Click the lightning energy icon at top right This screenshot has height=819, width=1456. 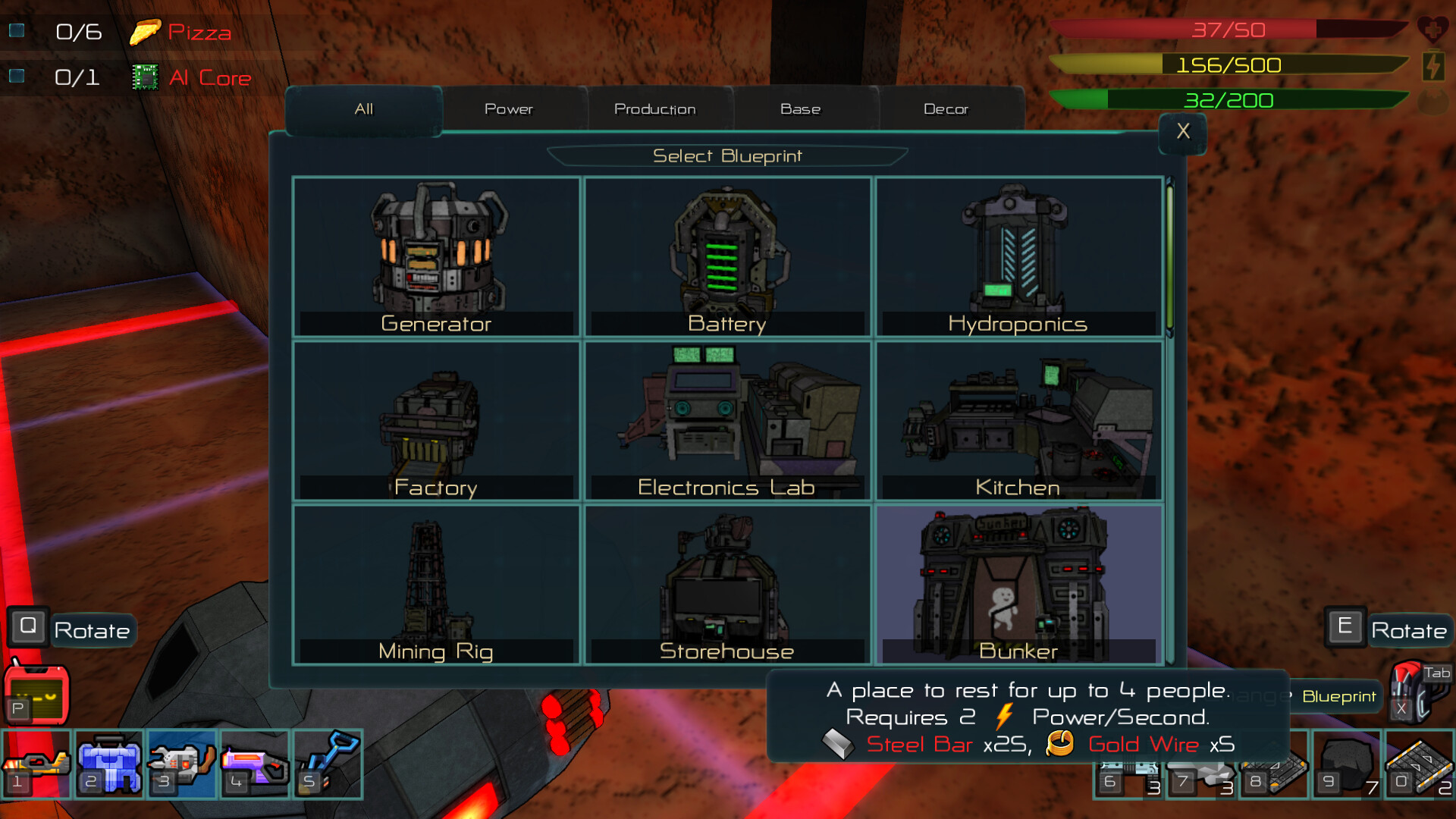coord(1432,67)
